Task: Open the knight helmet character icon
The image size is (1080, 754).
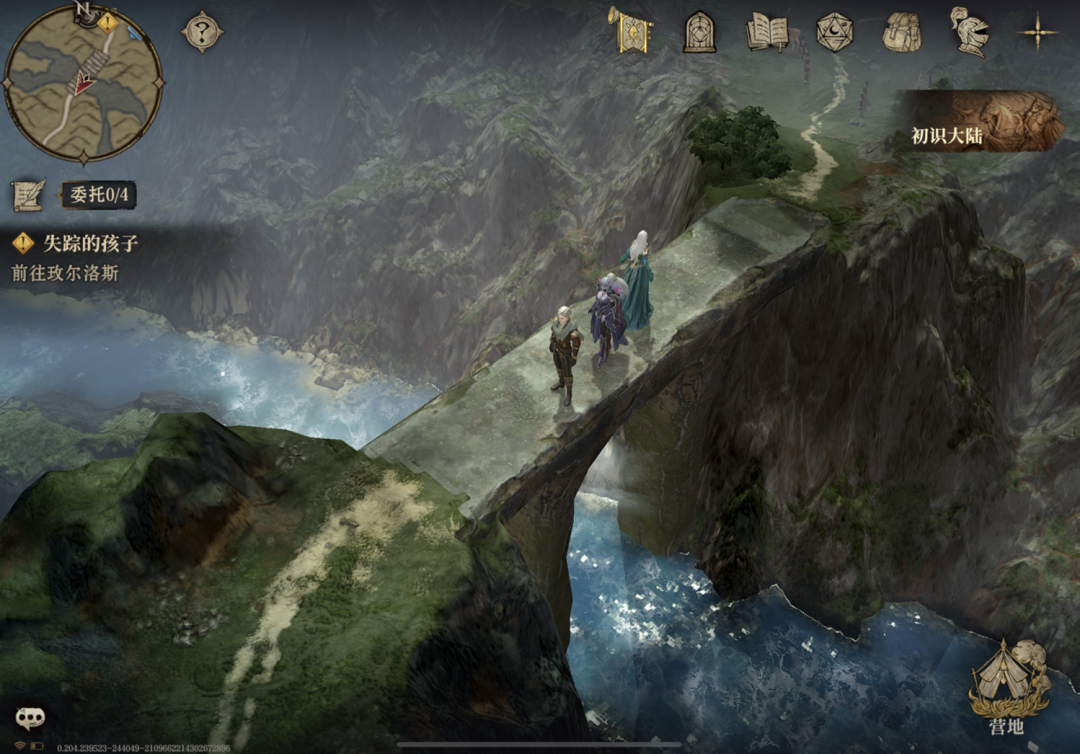Action: [968, 32]
